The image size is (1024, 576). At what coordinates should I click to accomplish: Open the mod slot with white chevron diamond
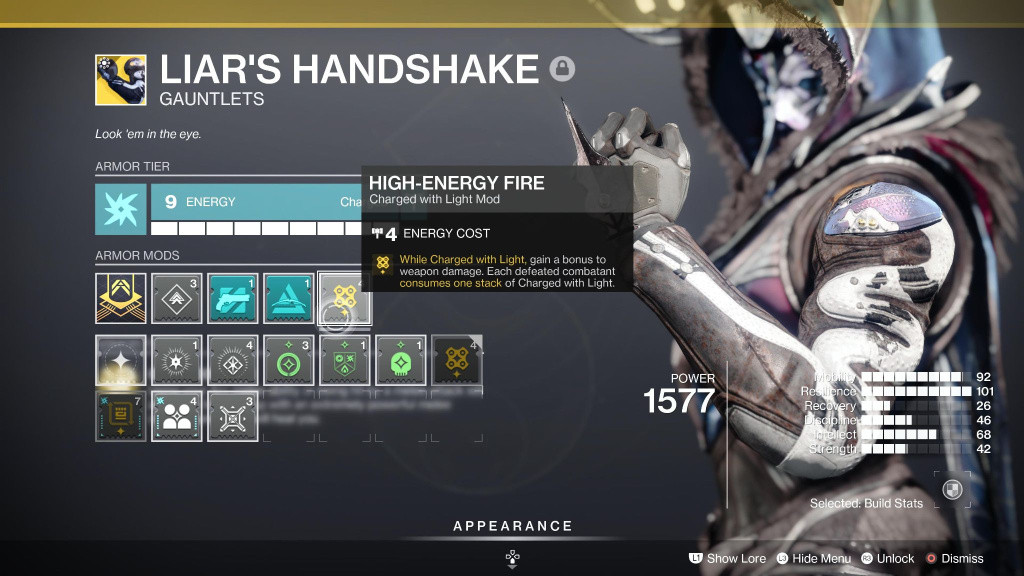pos(177,298)
